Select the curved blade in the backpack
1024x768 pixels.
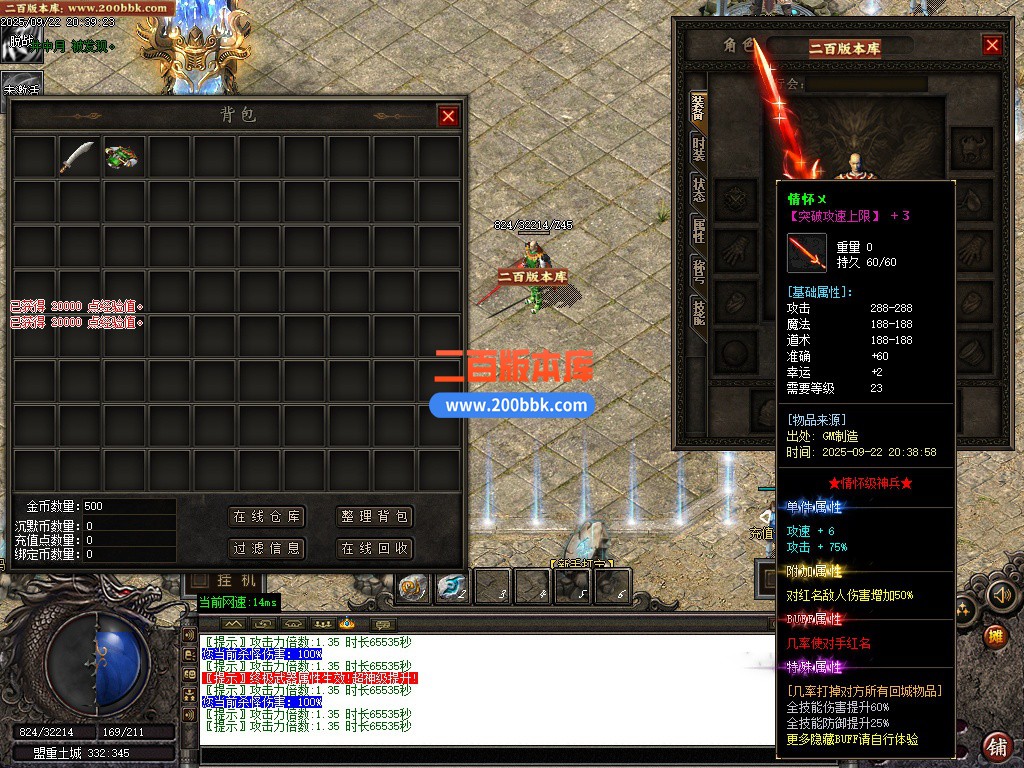78,156
